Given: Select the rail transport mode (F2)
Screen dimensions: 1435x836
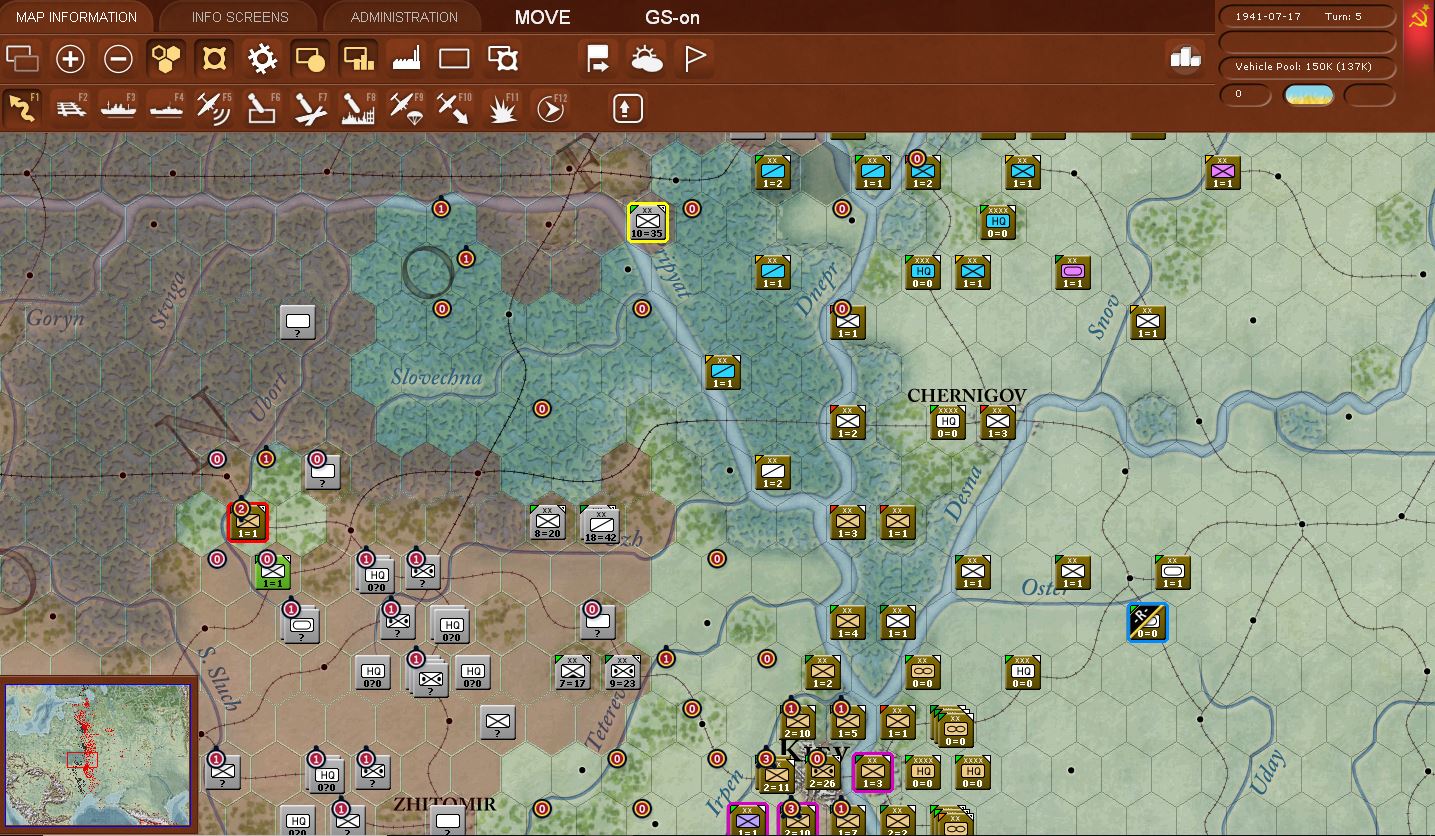Looking at the screenshot, I should 71,107.
